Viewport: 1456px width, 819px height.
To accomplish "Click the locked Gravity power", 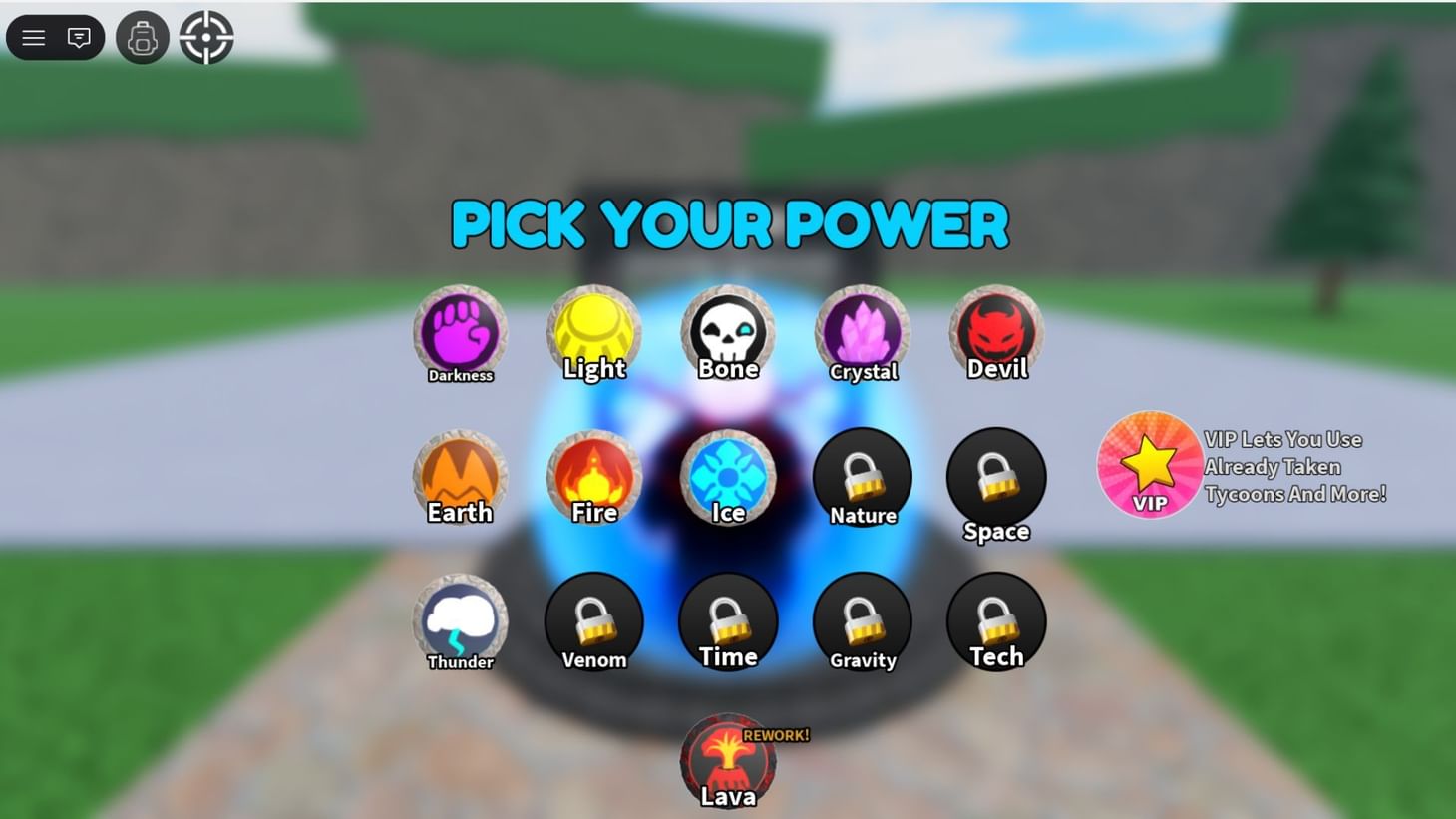I will pos(862,620).
